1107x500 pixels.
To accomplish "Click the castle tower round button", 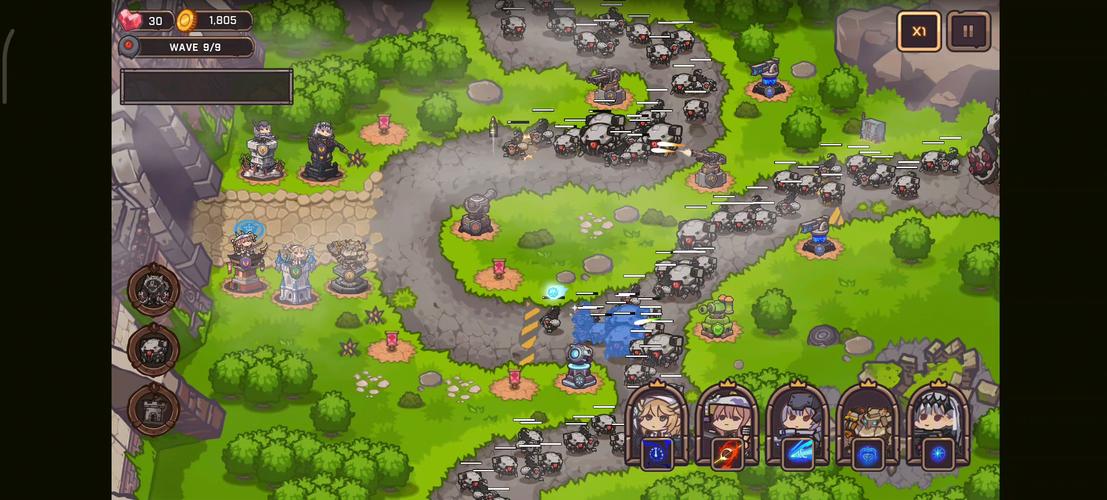I will pos(154,410).
